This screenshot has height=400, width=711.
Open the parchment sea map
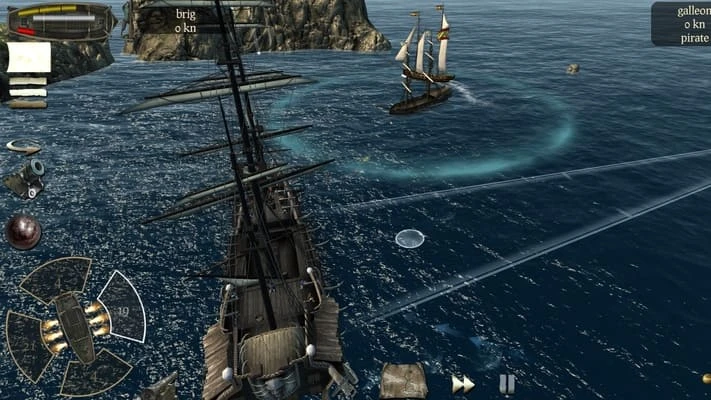coord(403,380)
